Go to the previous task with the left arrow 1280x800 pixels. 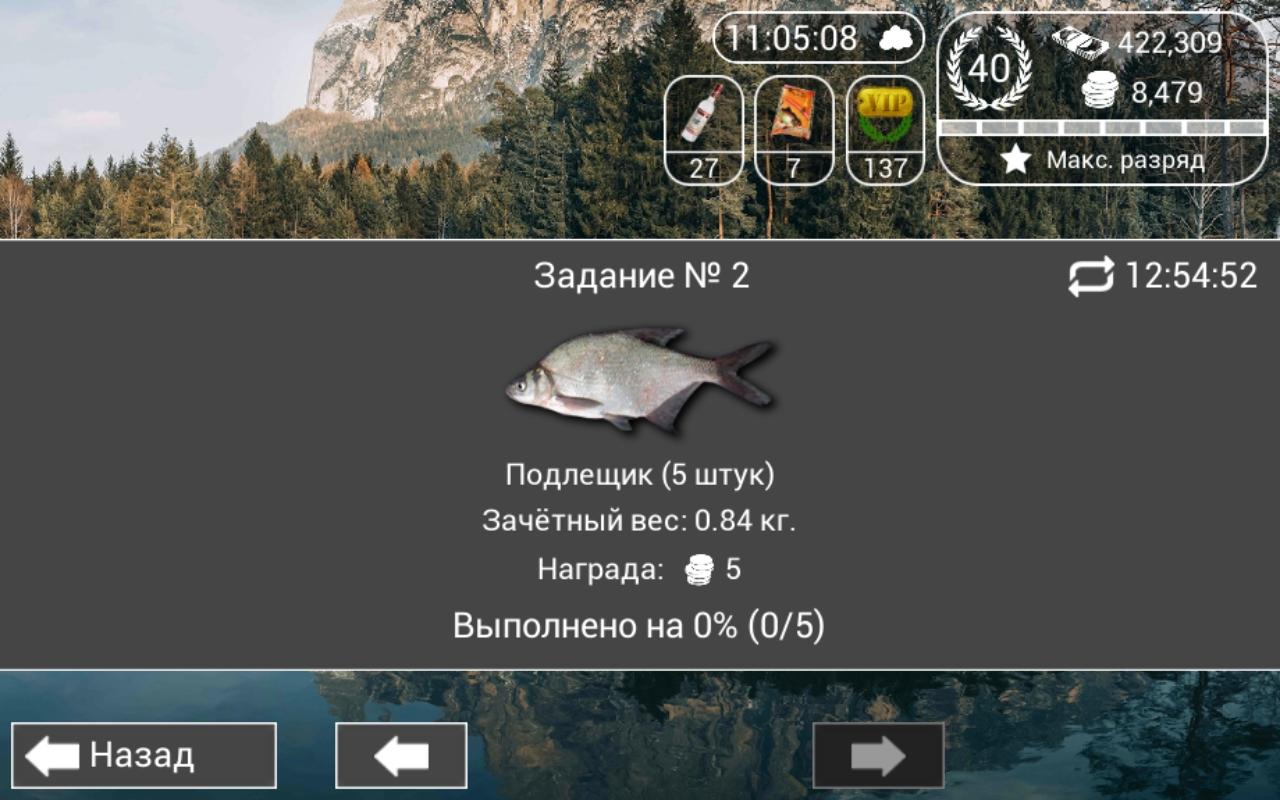coord(400,756)
